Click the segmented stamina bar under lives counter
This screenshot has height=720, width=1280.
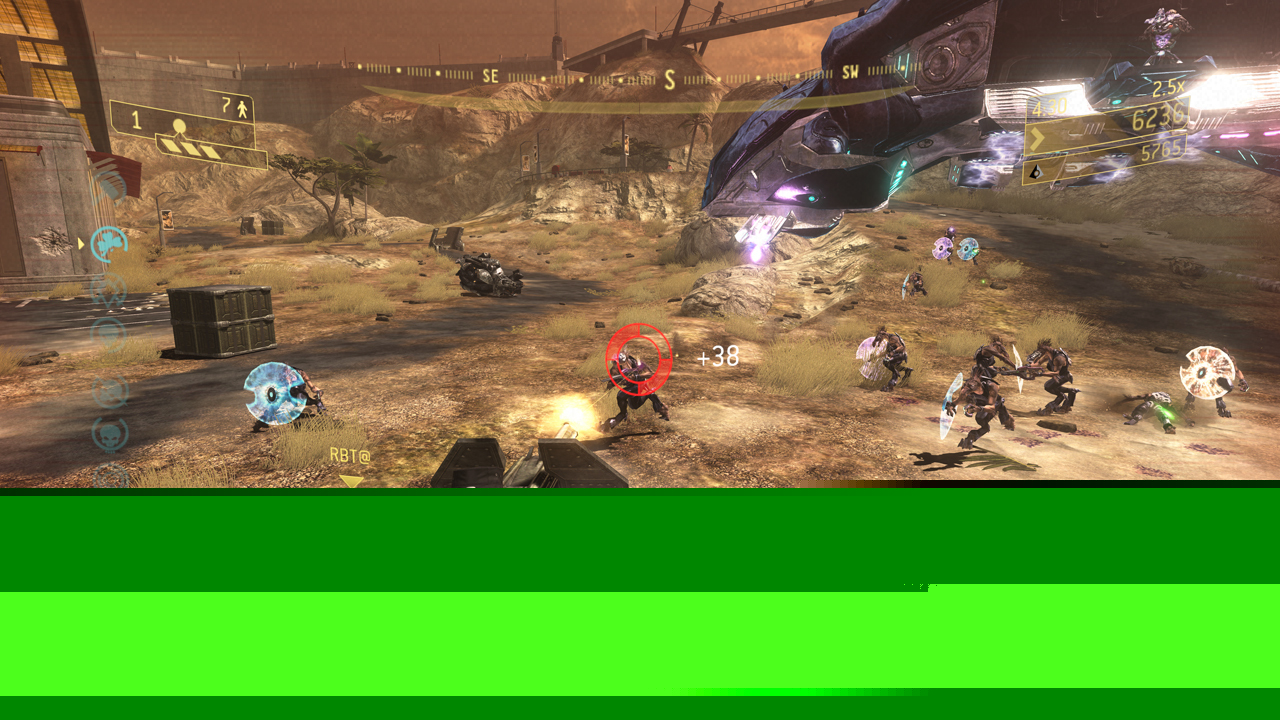(190, 148)
